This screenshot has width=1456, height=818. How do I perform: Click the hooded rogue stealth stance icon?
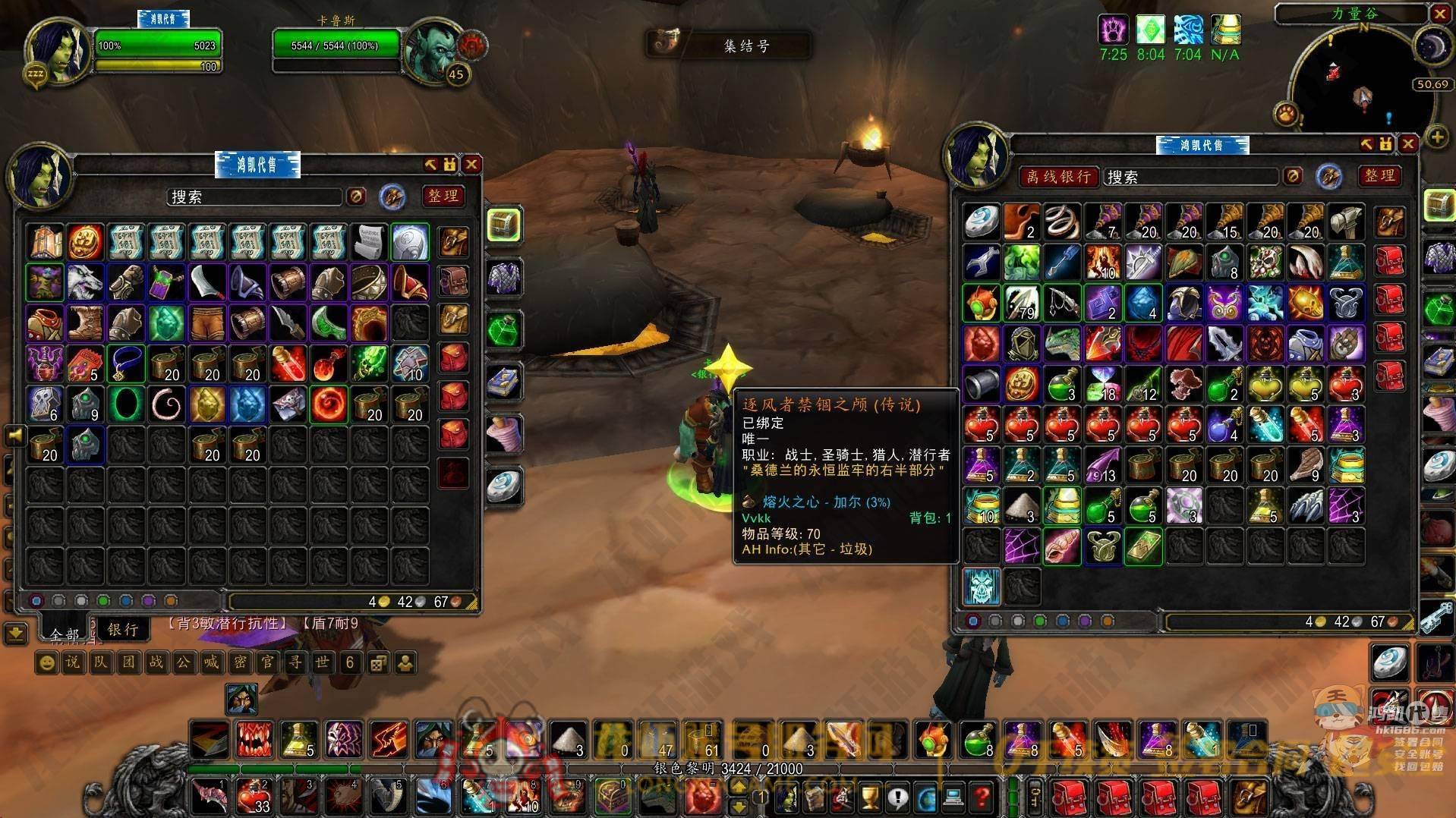241,699
